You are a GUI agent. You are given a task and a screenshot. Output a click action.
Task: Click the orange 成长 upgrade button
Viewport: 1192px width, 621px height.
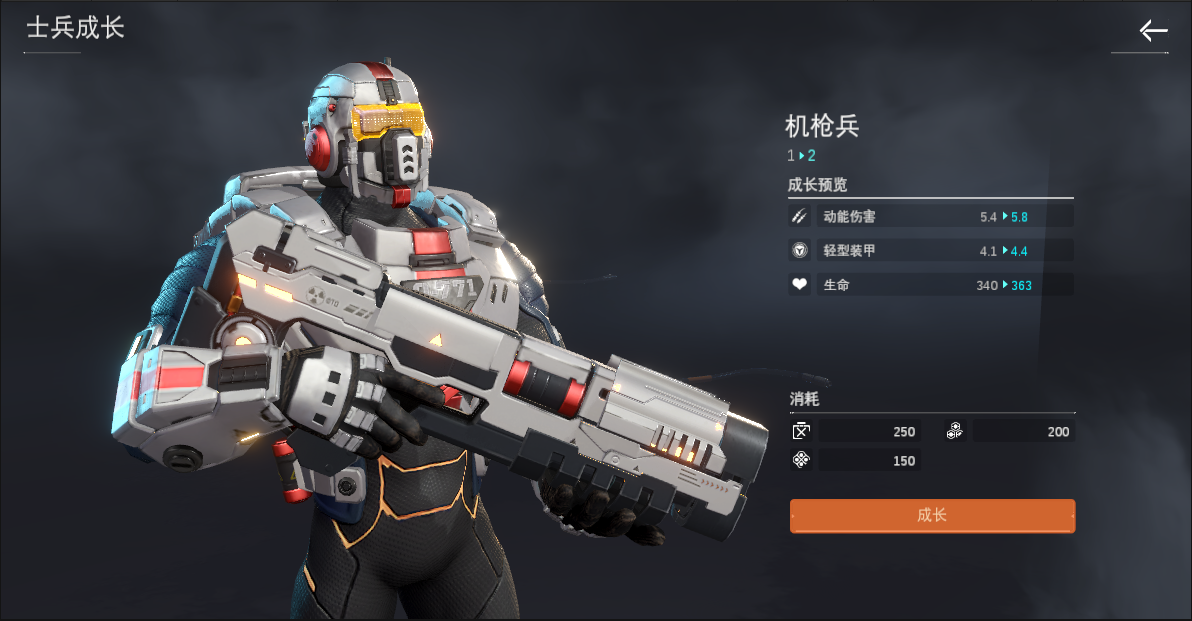[932, 516]
